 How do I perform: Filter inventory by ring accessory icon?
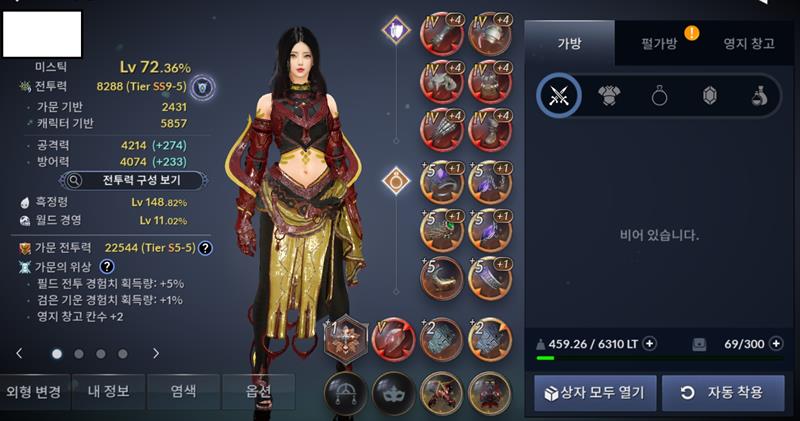(x=659, y=96)
